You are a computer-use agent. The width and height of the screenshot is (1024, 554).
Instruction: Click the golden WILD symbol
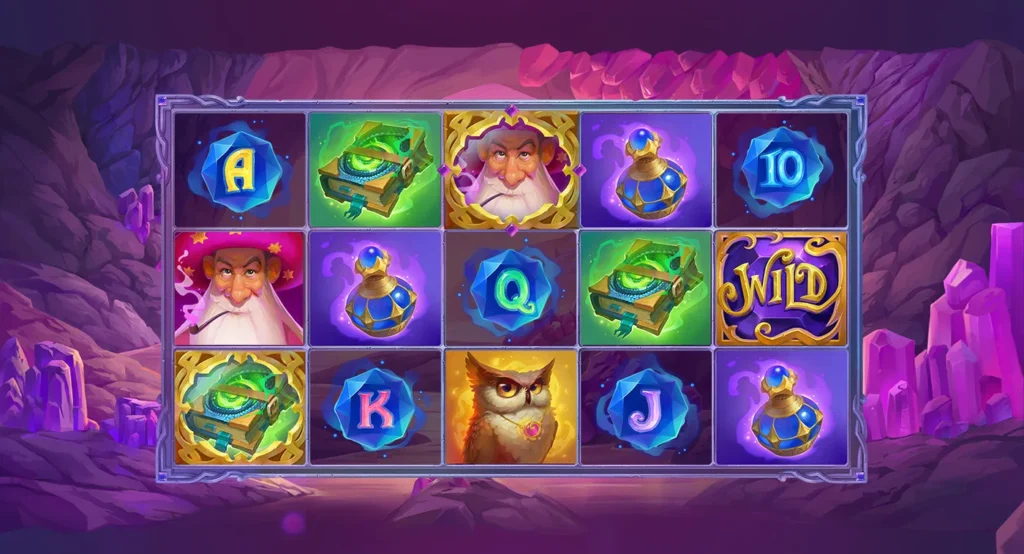[x=781, y=289]
